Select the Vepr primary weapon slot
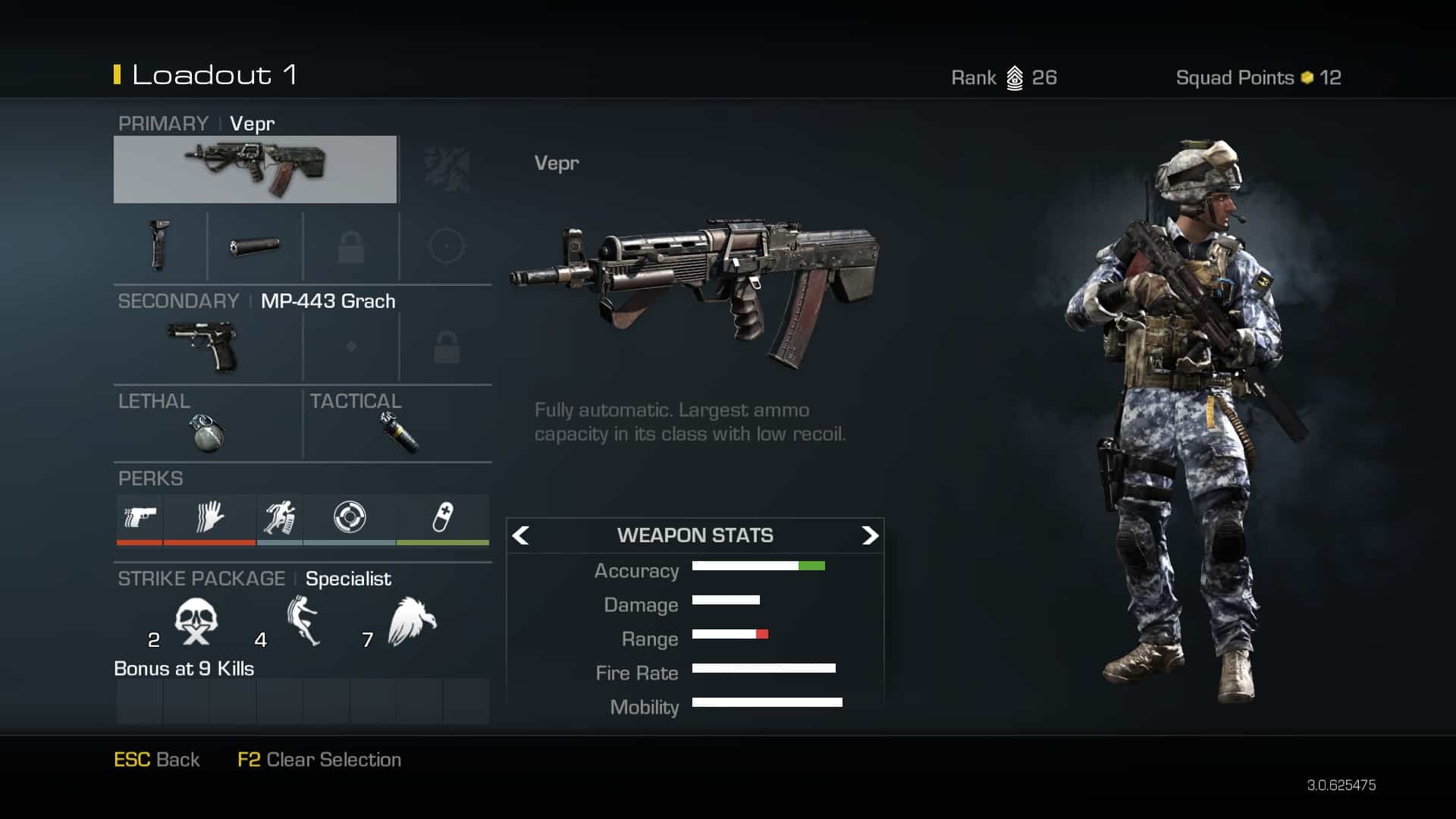 (x=255, y=169)
